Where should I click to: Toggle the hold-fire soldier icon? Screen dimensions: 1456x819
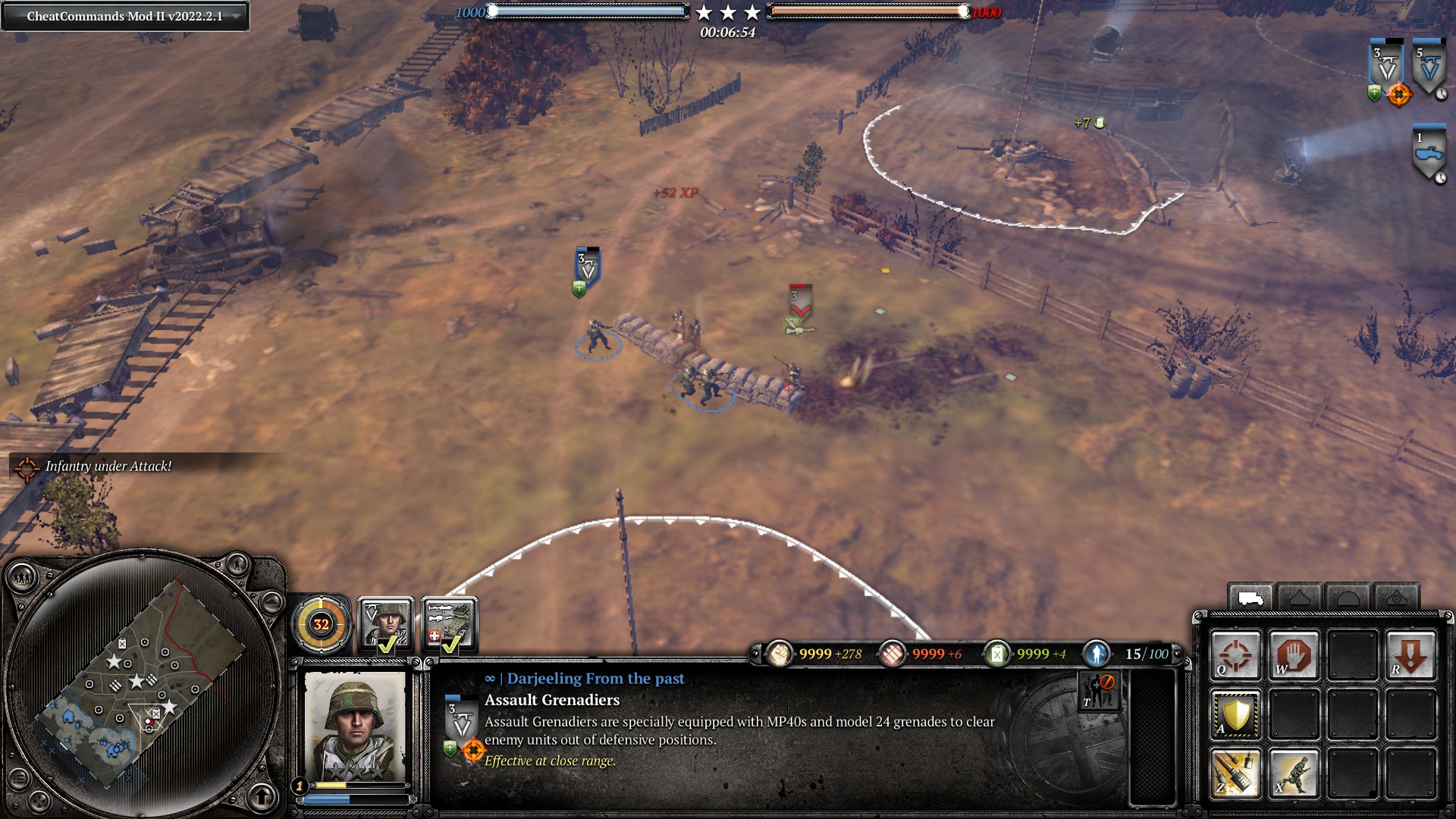(1099, 691)
